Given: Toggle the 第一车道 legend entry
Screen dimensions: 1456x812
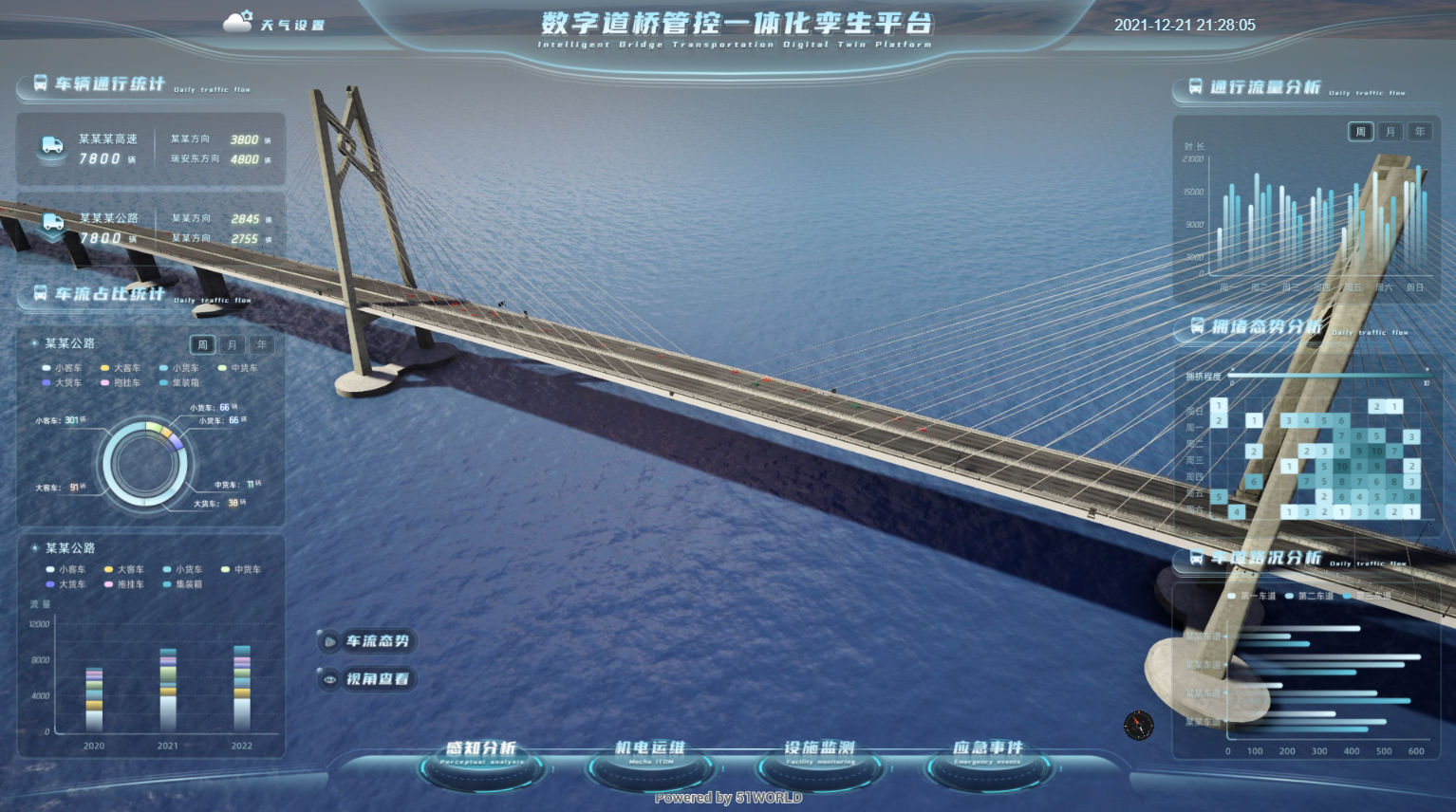Looking at the screenshot, I should pos(1253,596).
